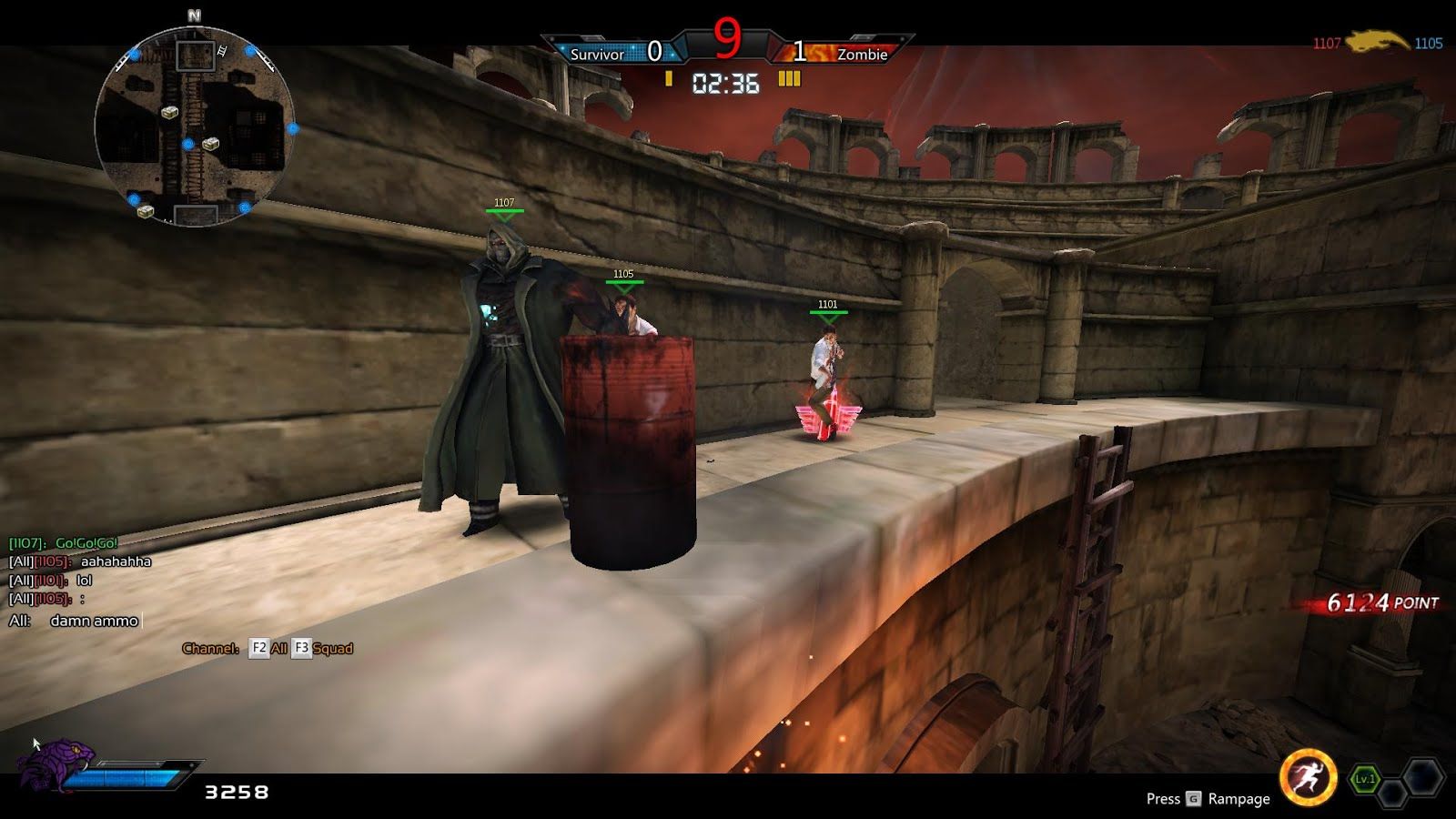Click the circular minimap
Image resolution: width=1456 pixels, height=819 pixels.
(x=194, y=126)
